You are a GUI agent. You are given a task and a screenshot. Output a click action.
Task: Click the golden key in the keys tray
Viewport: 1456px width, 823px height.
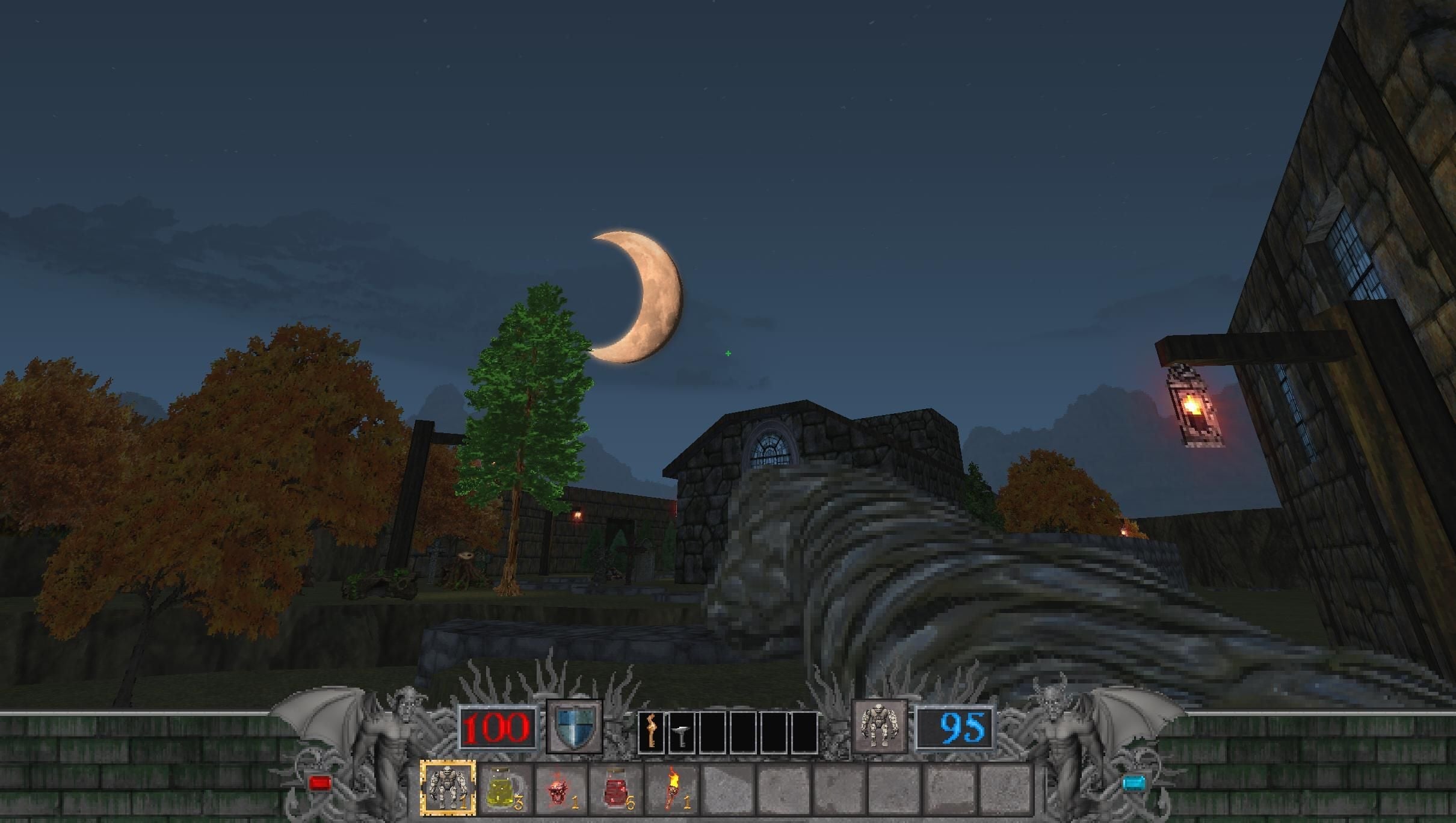coord(652,732)
